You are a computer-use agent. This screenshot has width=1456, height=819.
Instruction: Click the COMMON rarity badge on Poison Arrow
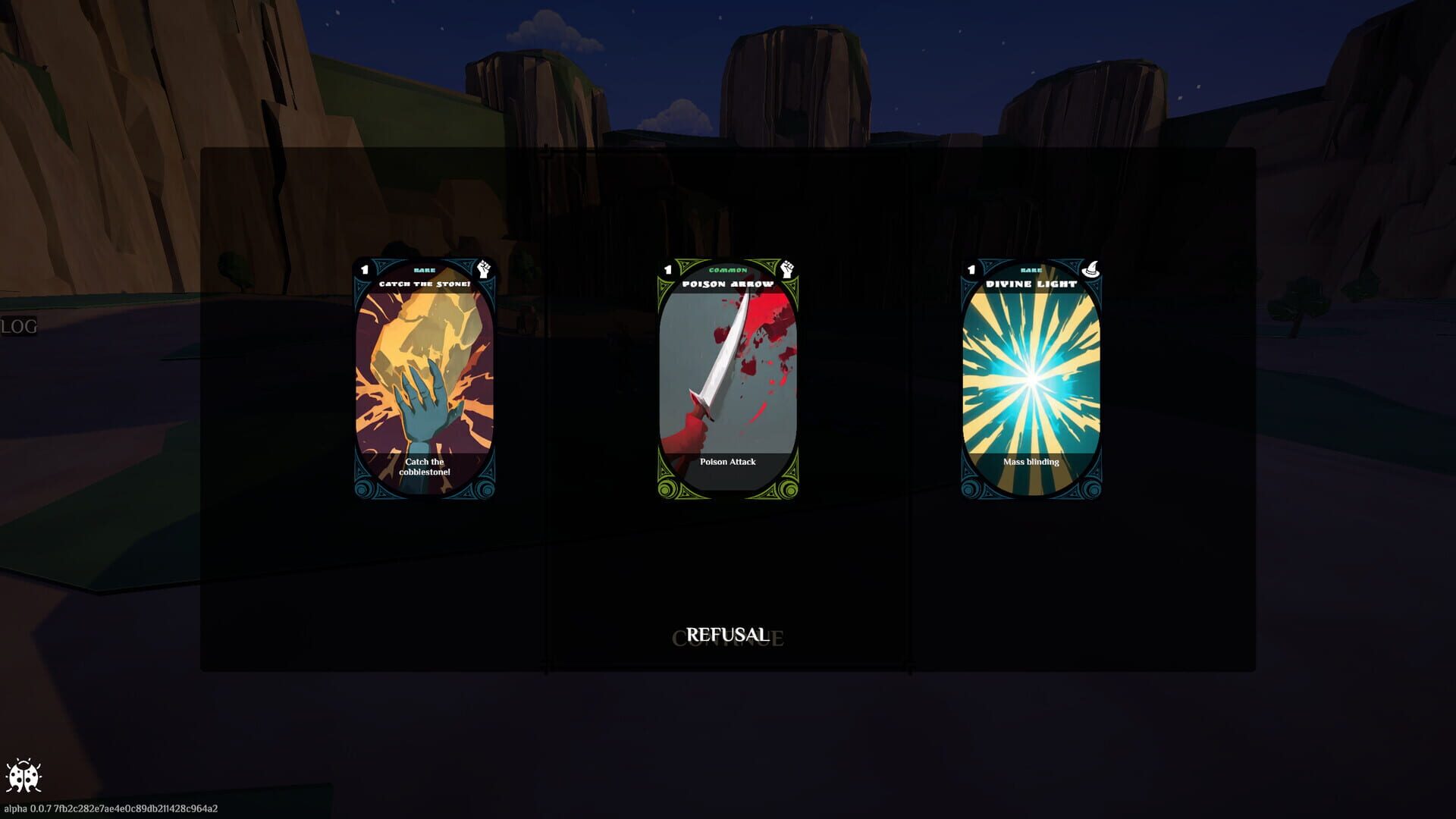[x=728, y=268]
